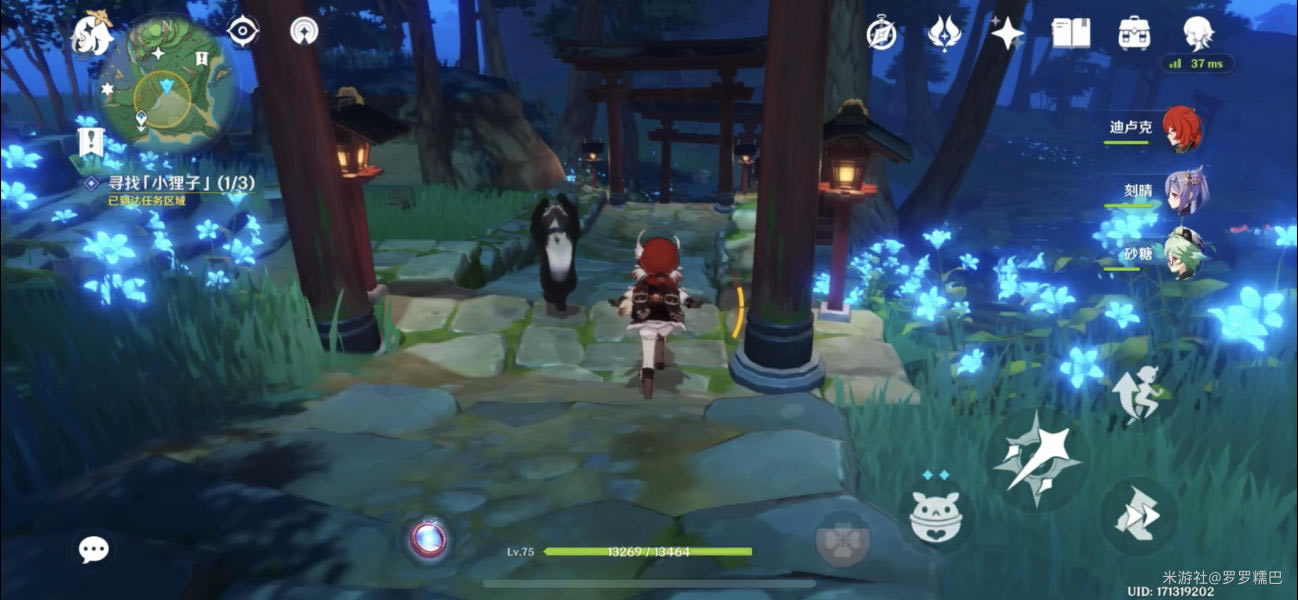Viewport: 1298px width, 600px height.
Task: Switch to party member 刻晴
Action: (x=1185, y=190)
